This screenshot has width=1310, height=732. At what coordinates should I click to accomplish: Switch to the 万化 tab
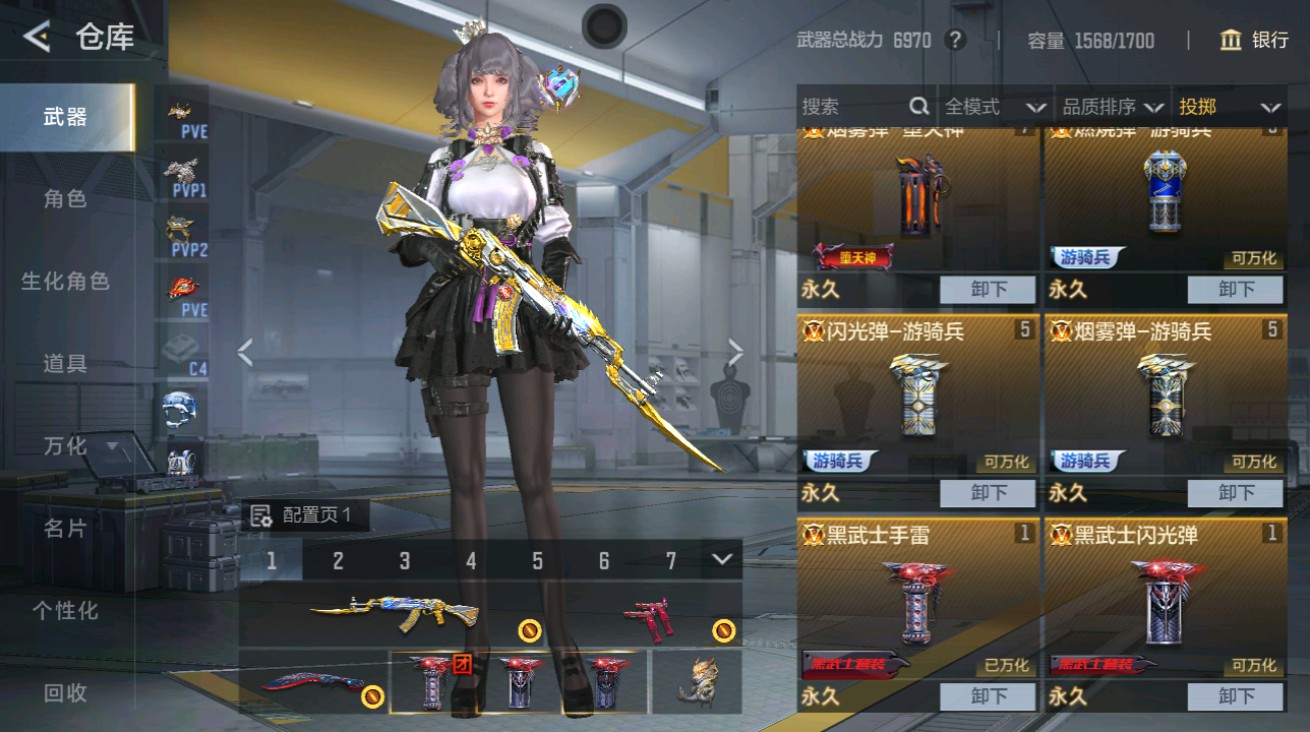(65, 447)
